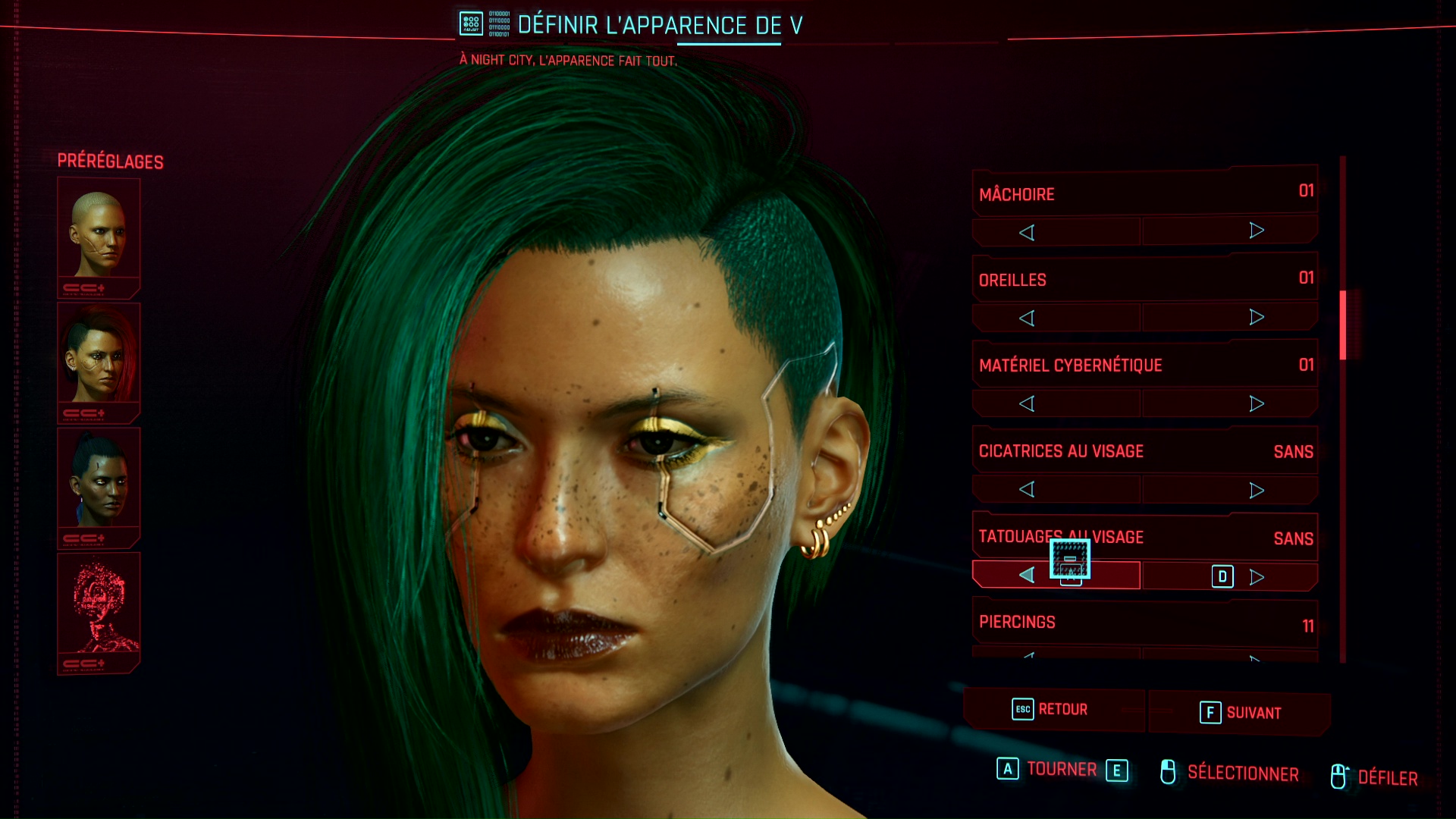Go to previous Oreilles style
The image size is (1456, 819).
click(x=1027, y=318)
